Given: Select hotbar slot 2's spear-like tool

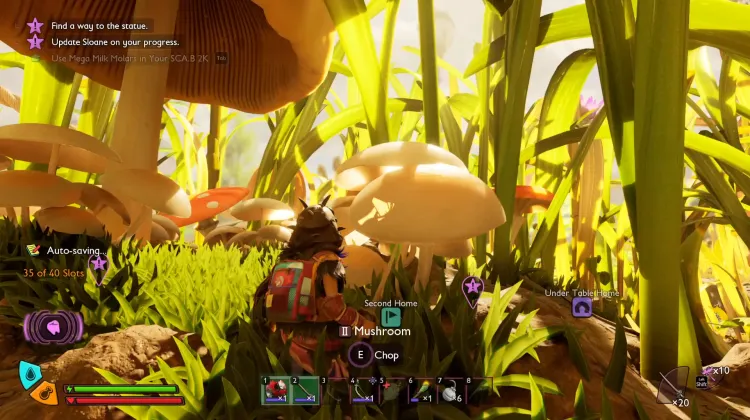Looking at the screenshot, I should 305,391.
